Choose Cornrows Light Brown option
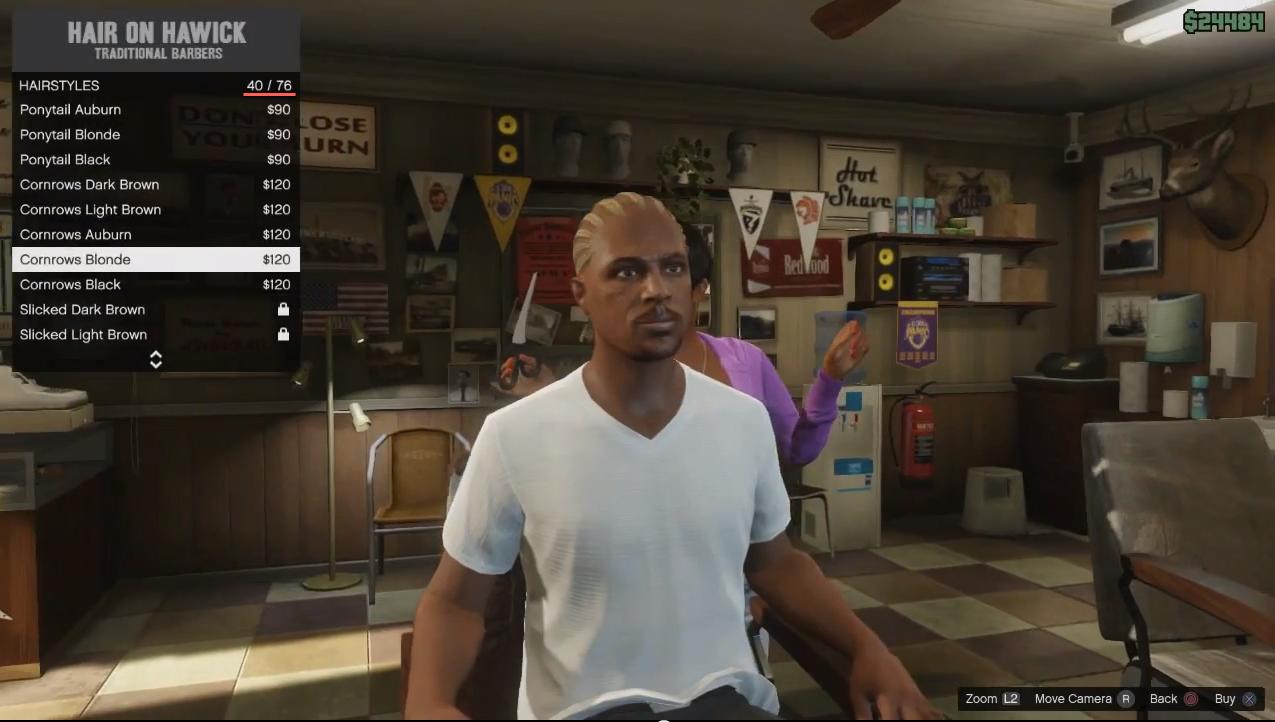Screen dimensions: 1275x722 [x=155, y=210]
